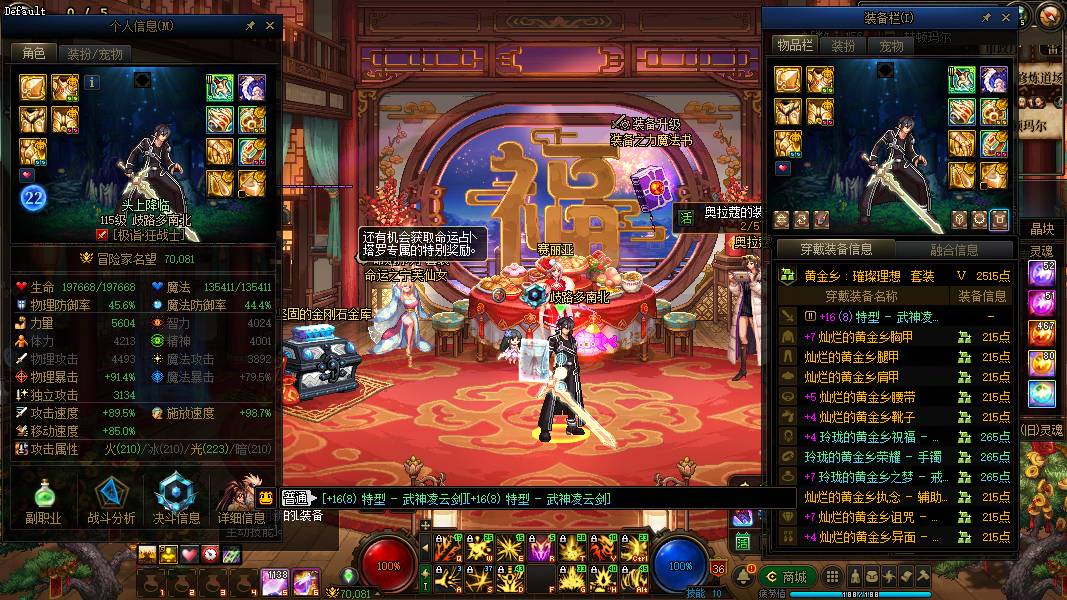Select the 穿戴装备信息 worn equipment tab
Image resolution: width=1067 pixels, height=600 pixels.
tap(836, 250)
